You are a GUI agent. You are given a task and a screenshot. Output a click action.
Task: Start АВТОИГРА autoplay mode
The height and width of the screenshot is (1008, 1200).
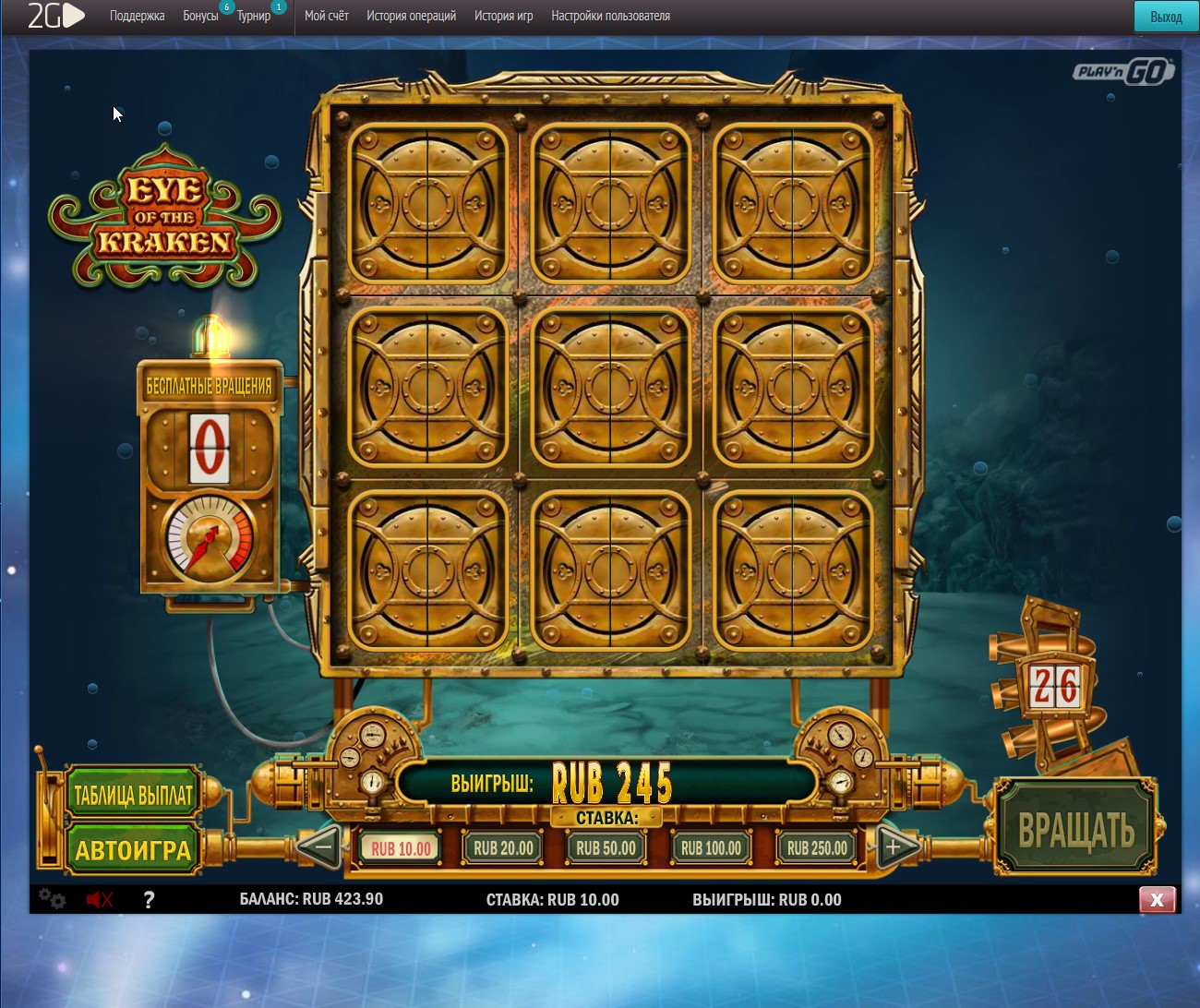134,850
